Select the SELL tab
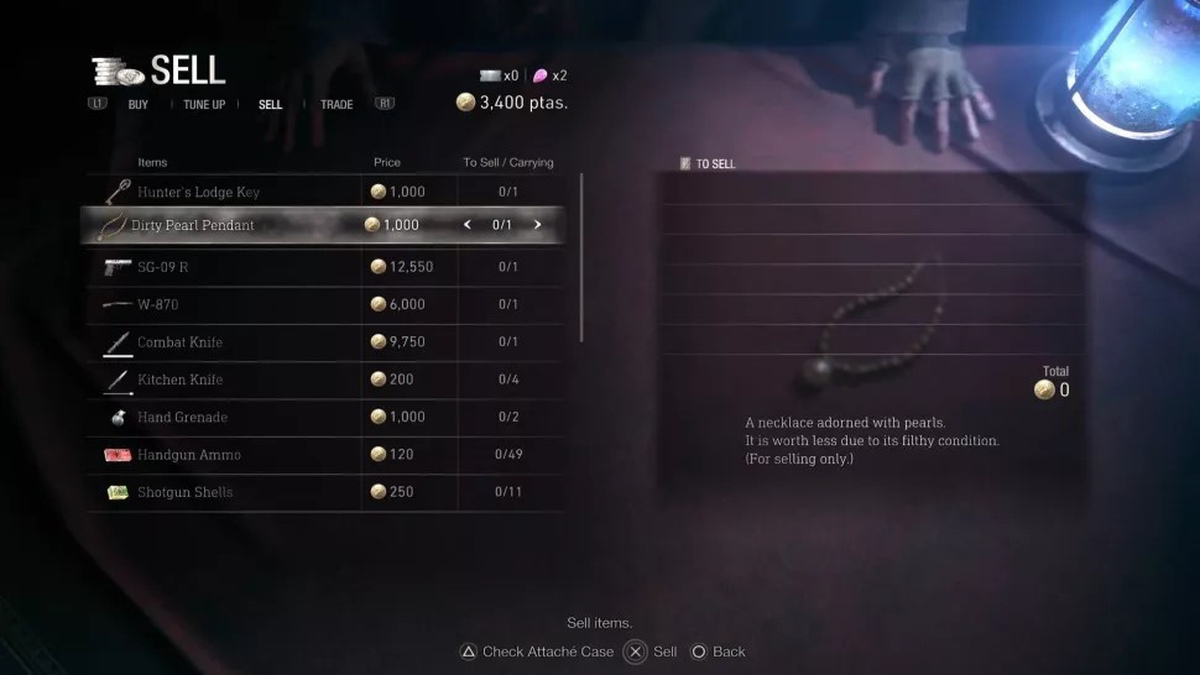Image resolution: width=1200 pixels, height=675 pixels. pos(270,104)
